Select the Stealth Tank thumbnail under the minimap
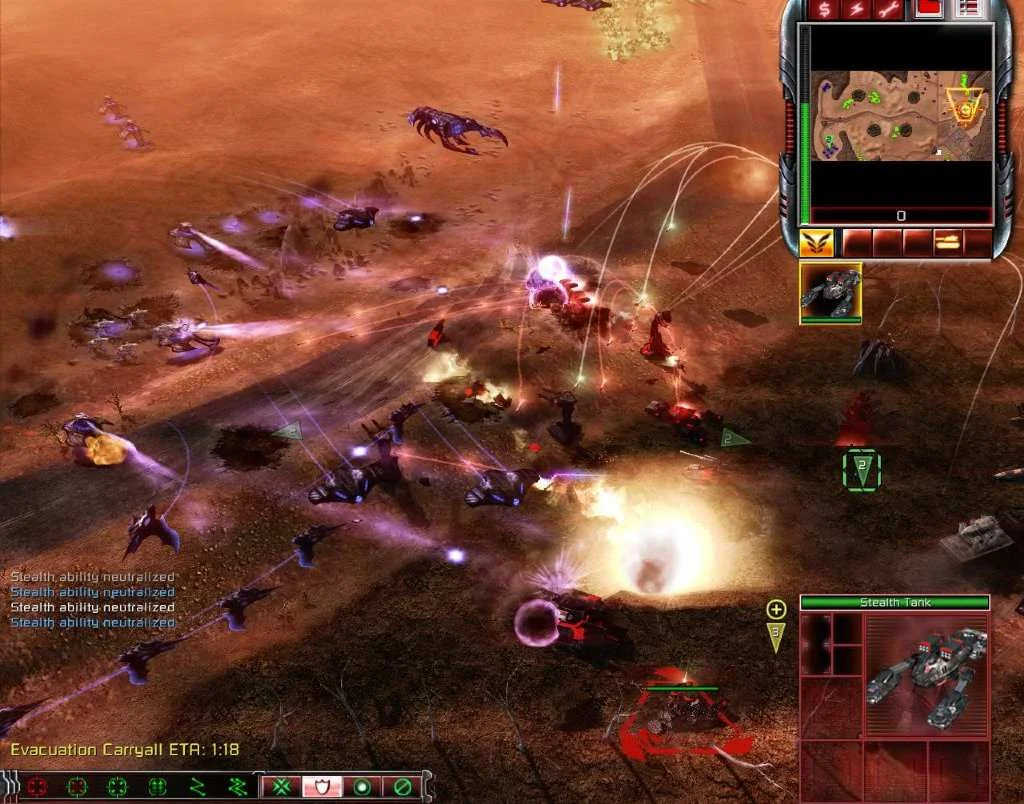Image resolution: width=1024 pixels, height=804 pixels. [830, 293]
